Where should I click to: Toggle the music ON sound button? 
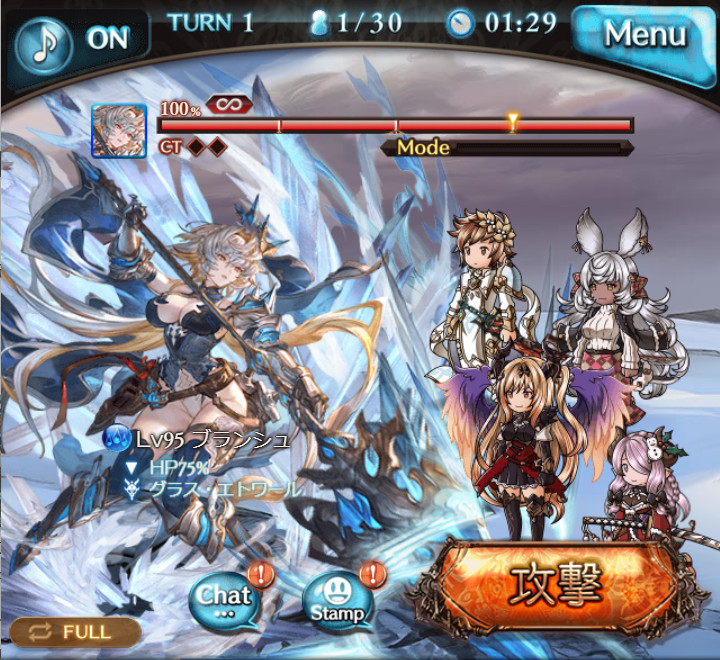tap(78, 39)
